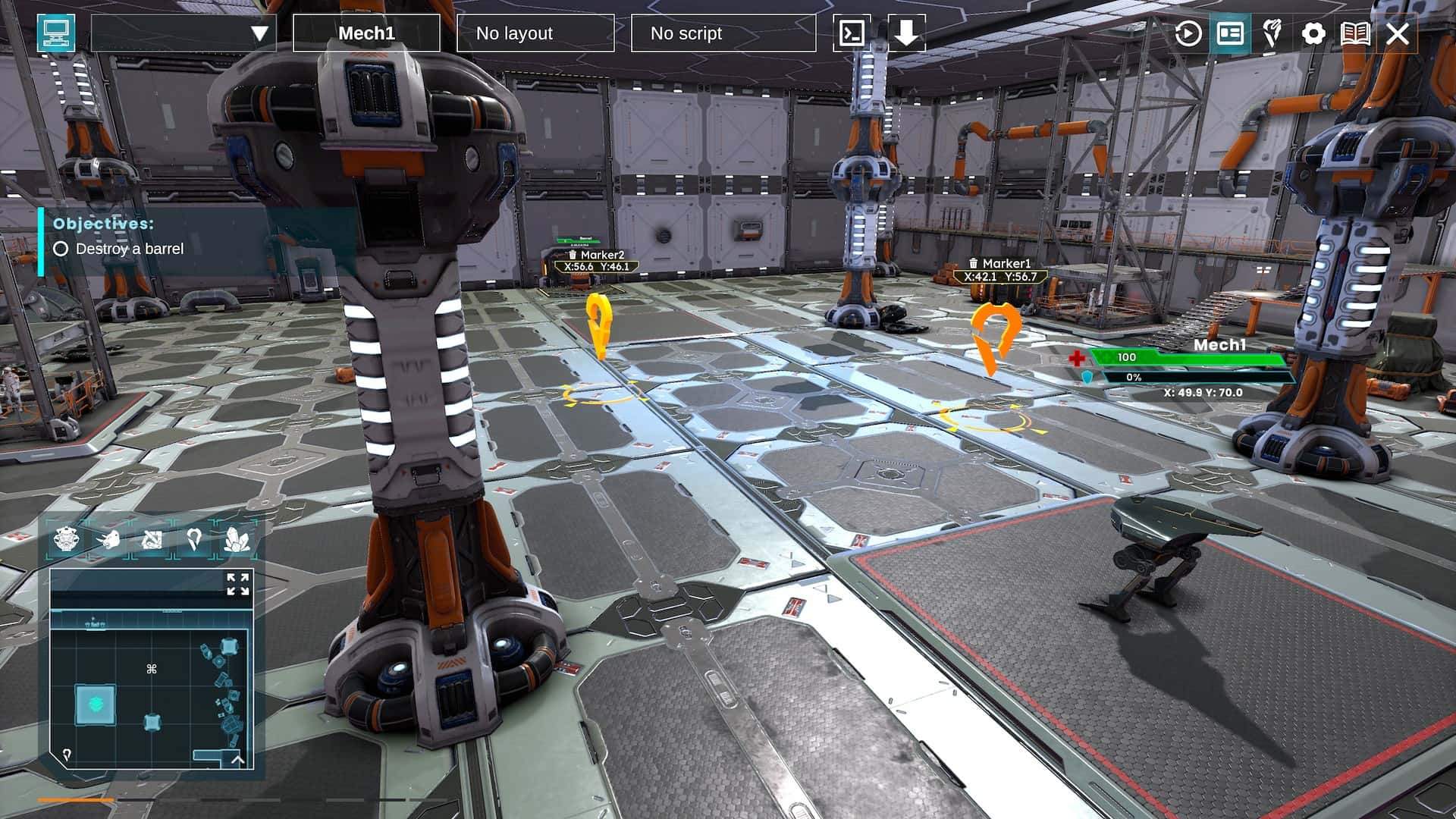Select the hand gesture icon in top bar

[x=1271, y=33]
